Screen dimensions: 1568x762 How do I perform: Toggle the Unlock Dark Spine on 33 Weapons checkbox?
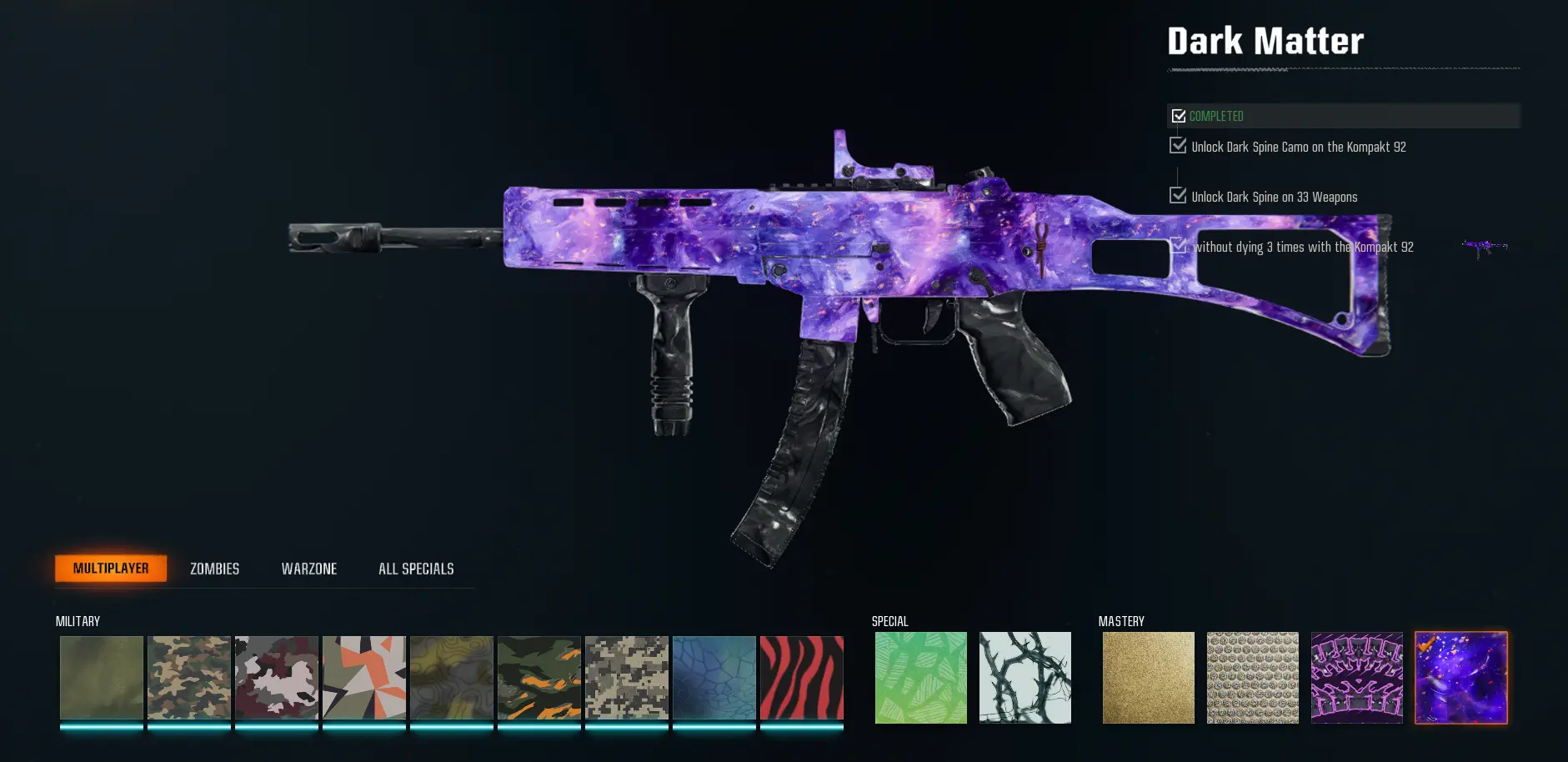coord(1178,196)
